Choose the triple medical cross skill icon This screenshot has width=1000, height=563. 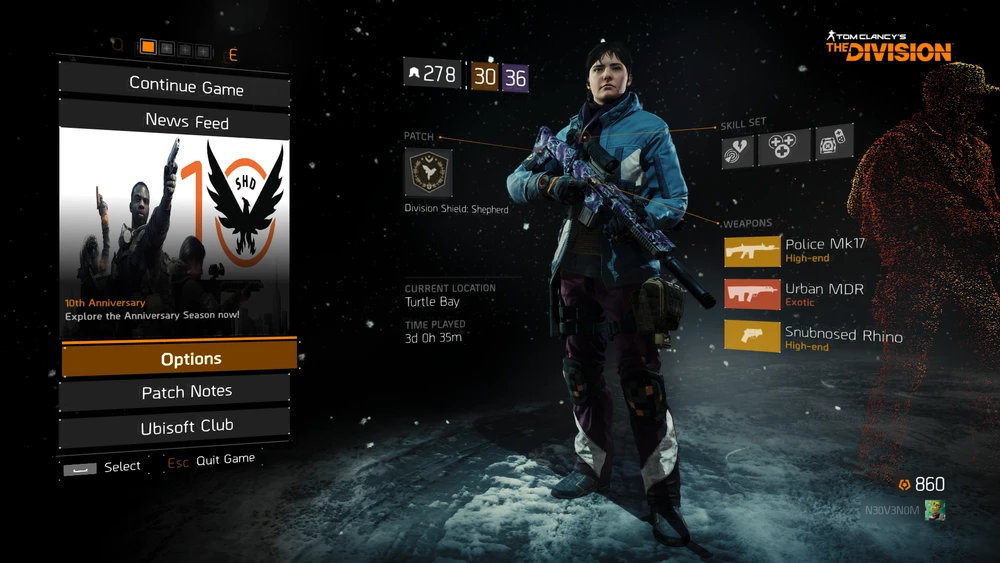tap(784, 148)
